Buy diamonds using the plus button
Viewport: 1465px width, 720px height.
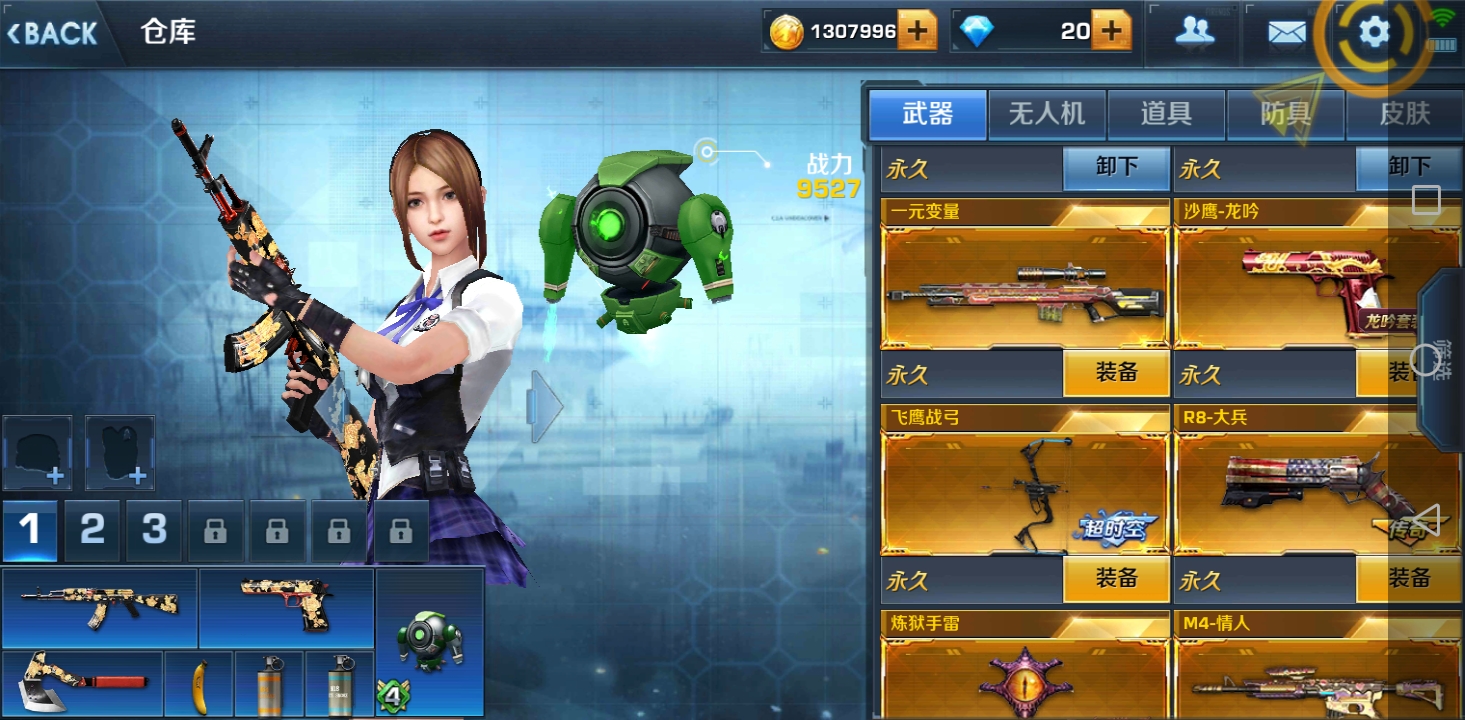(1110, 32)
